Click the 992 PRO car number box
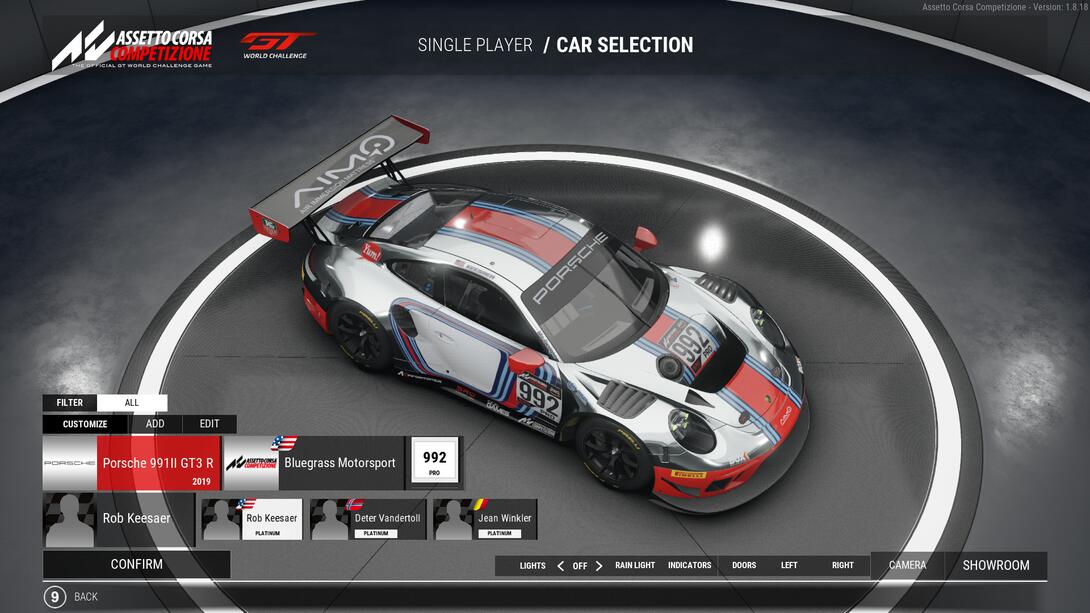 pos(434,463)
